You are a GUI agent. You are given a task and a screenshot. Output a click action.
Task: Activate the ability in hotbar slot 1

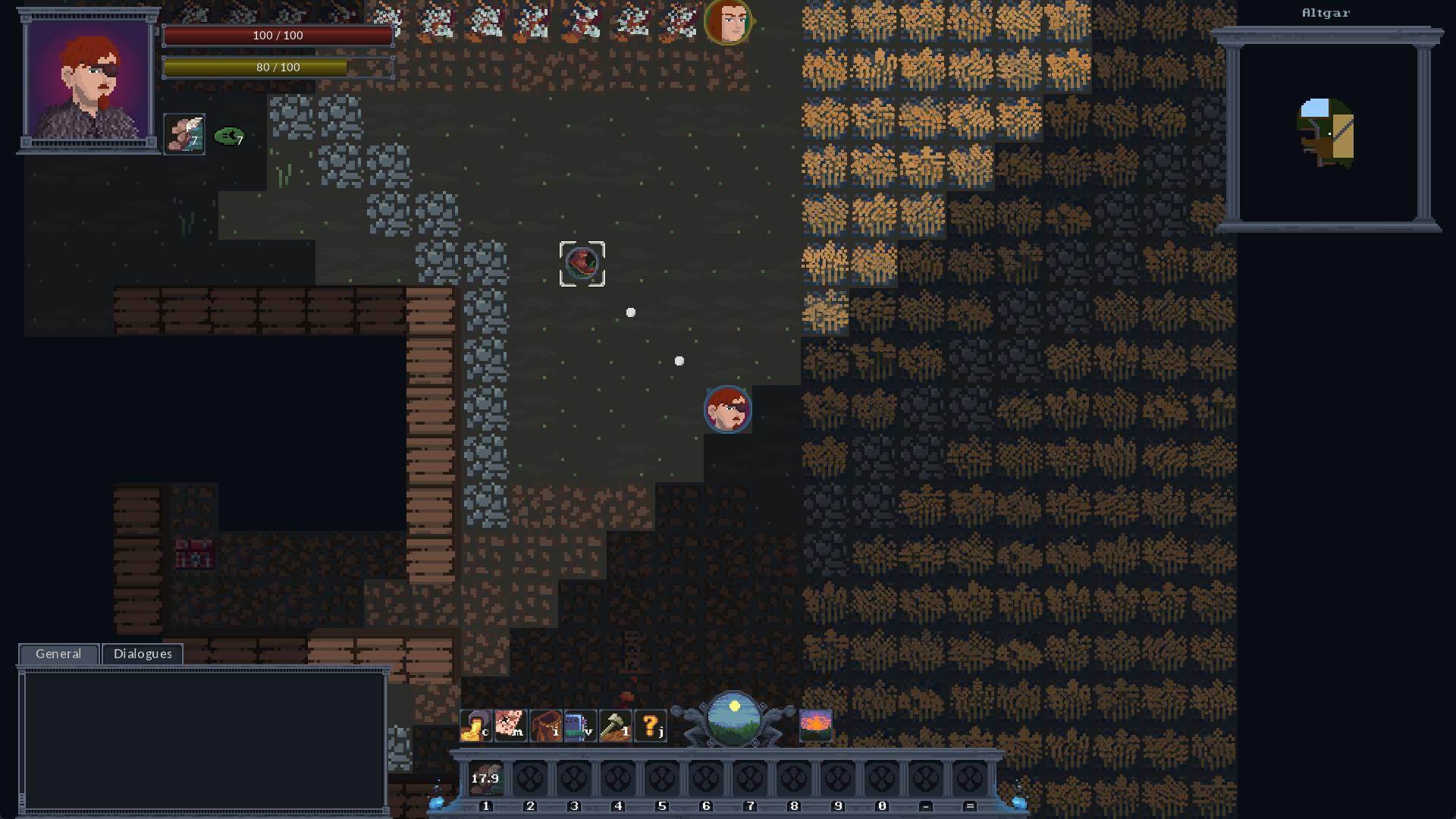click(x=486, y=779)
